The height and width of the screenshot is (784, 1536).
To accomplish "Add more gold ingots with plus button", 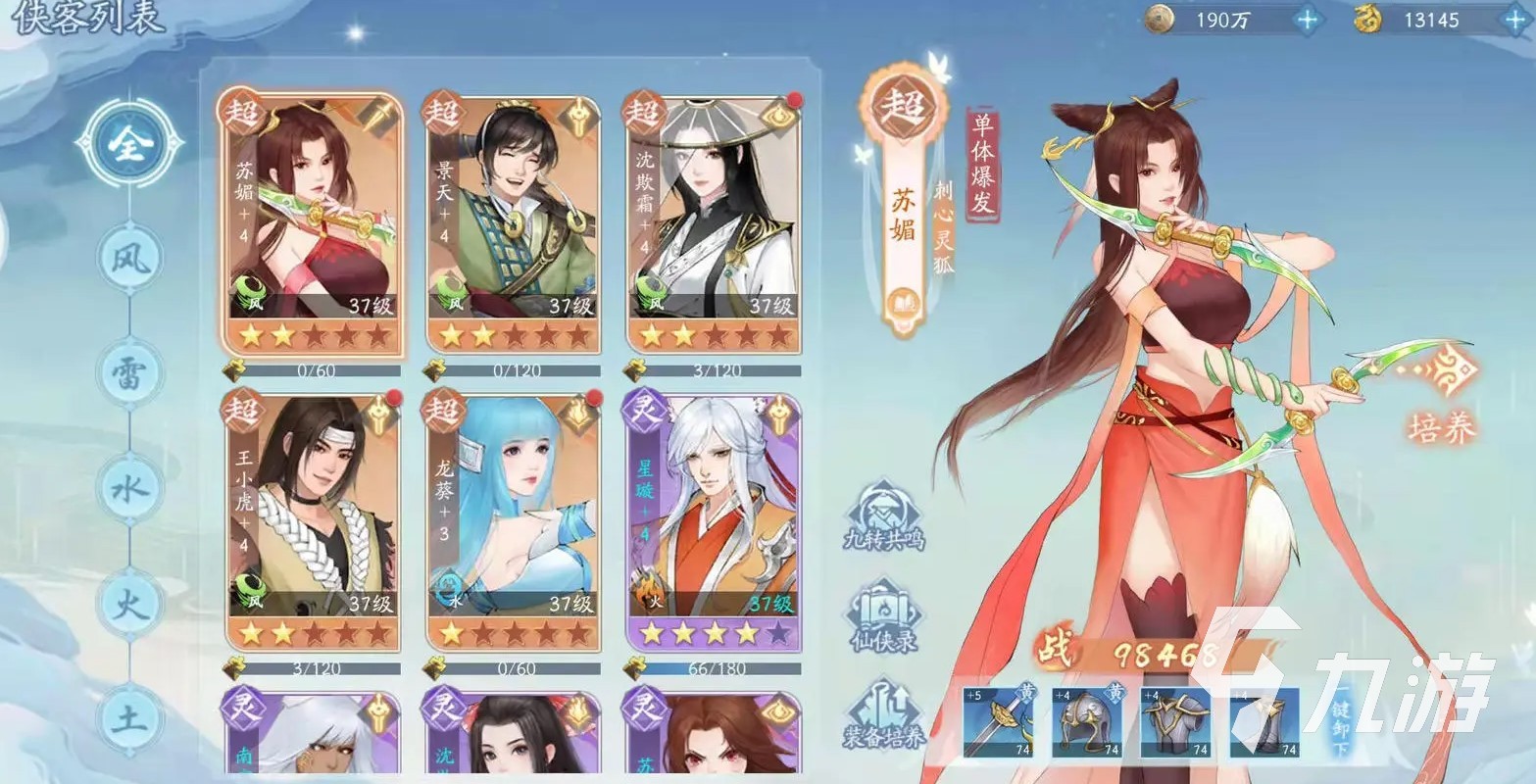I will coord(1510,19).
